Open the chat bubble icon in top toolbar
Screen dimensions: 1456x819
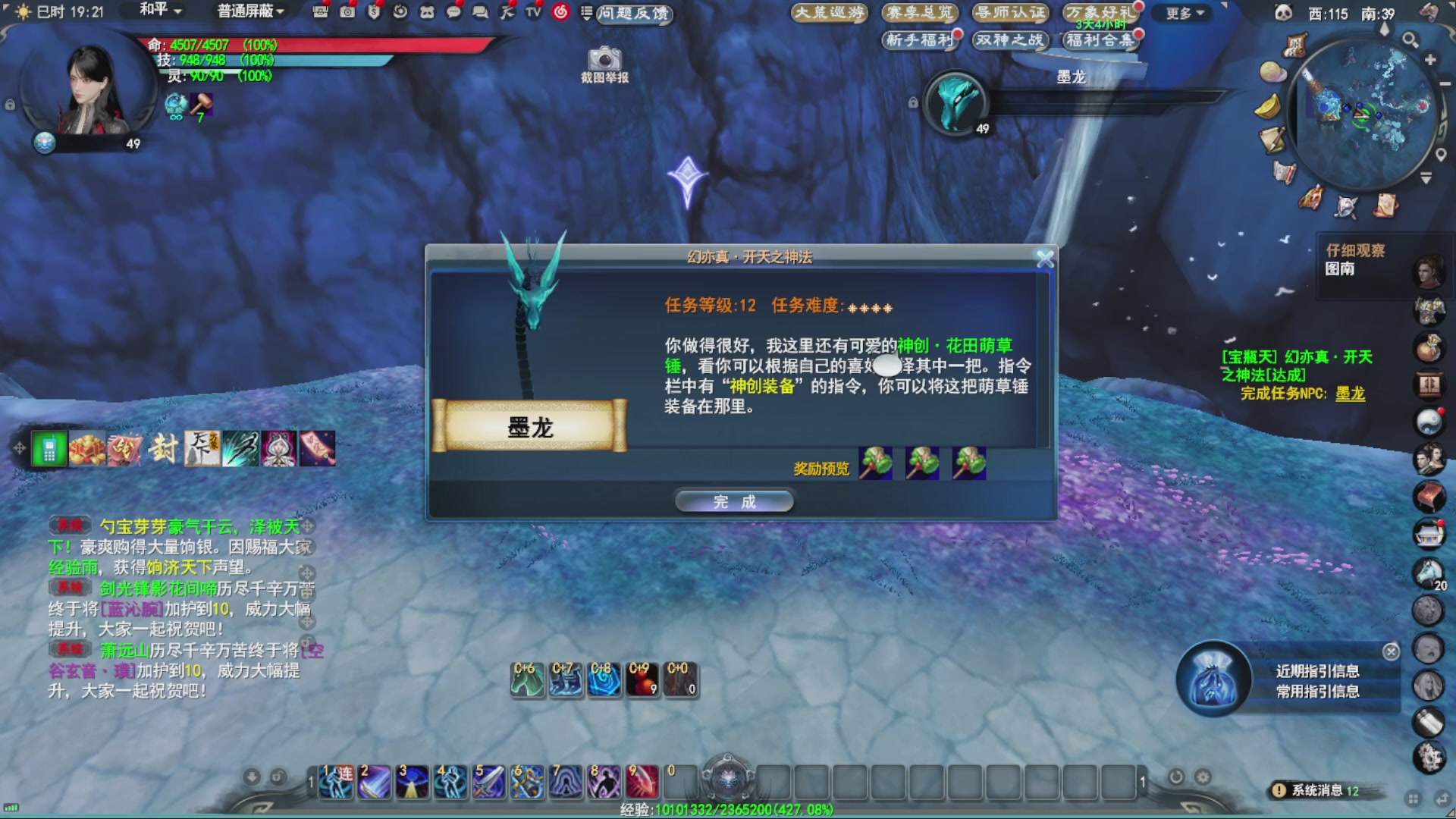click(453, 11)
